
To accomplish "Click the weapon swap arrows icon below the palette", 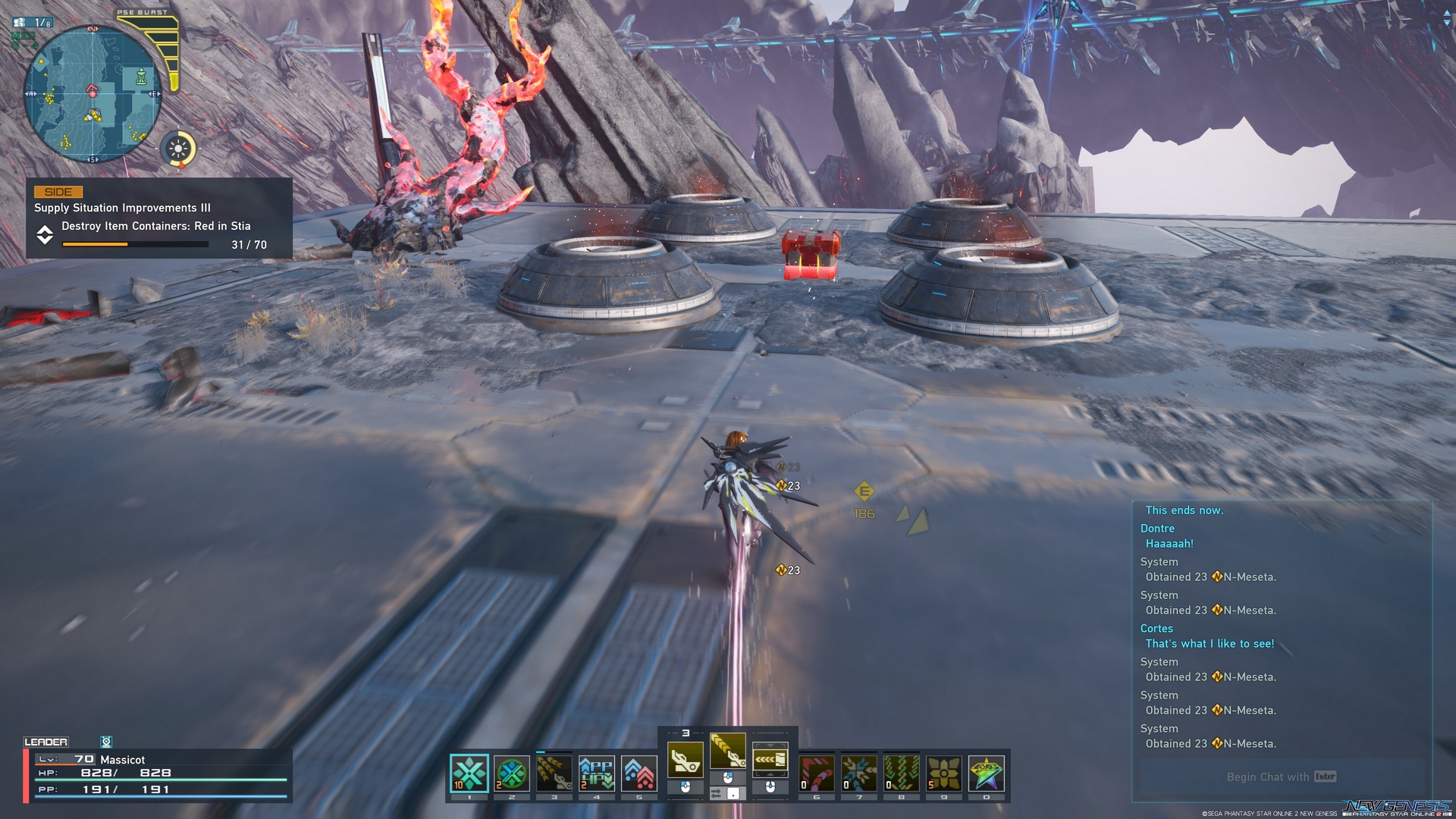I will coord(715,793).
